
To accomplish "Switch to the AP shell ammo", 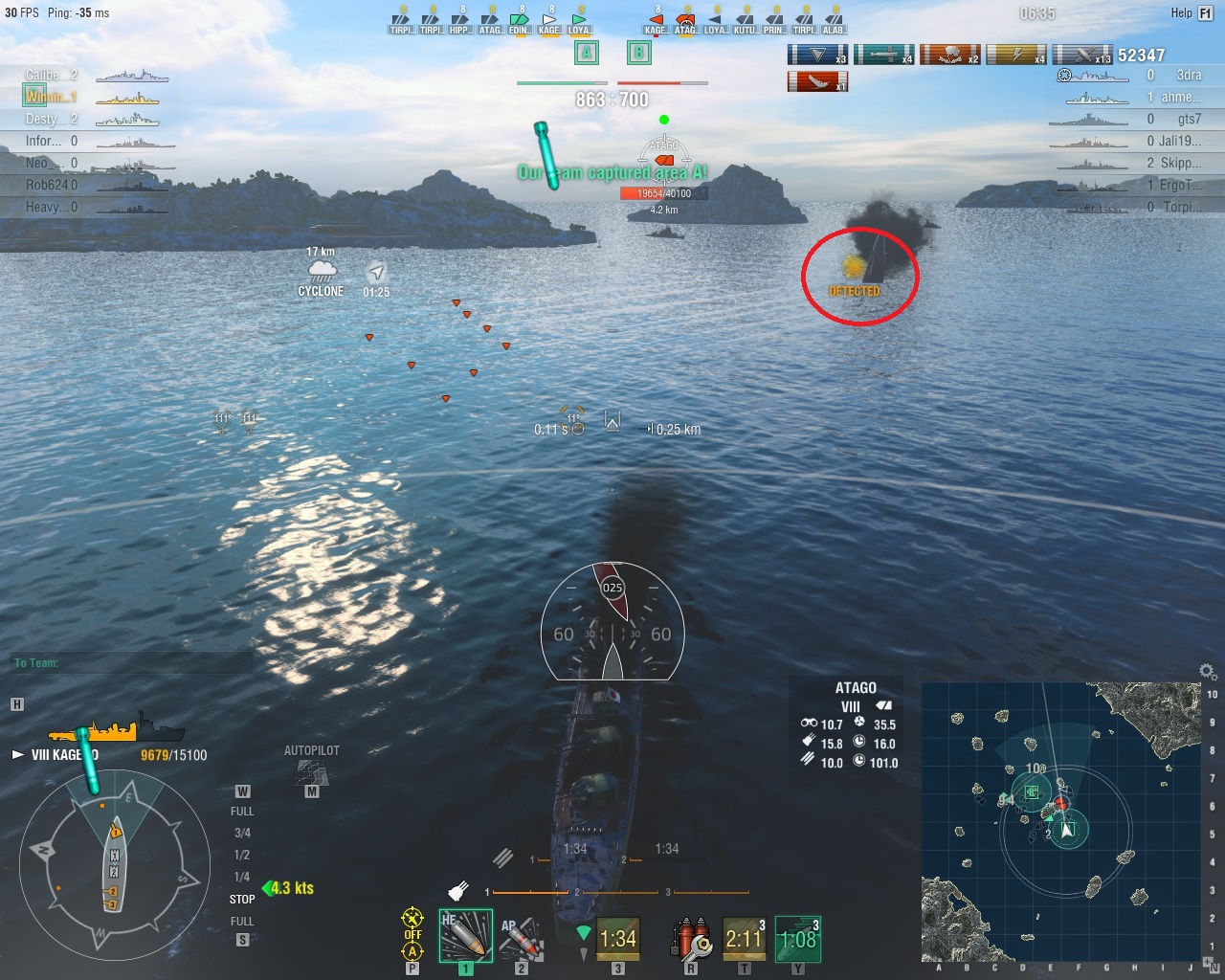I will tap(522, 937).
